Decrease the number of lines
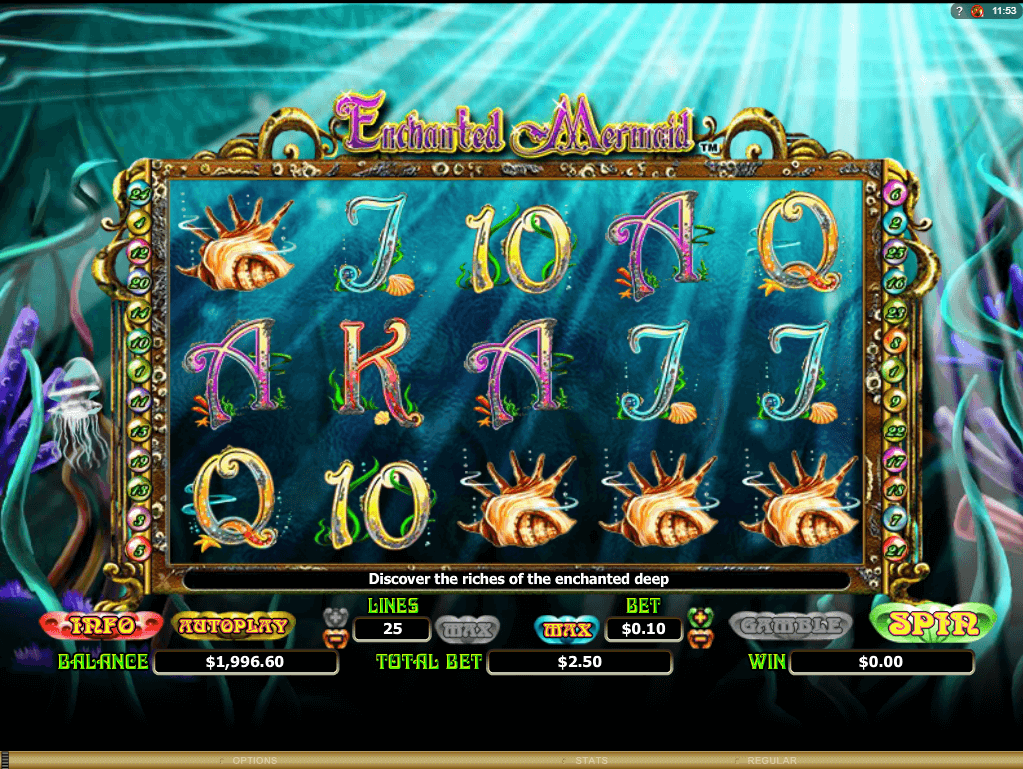This screenshot has width=1023, height=769. tap(336, 636)
